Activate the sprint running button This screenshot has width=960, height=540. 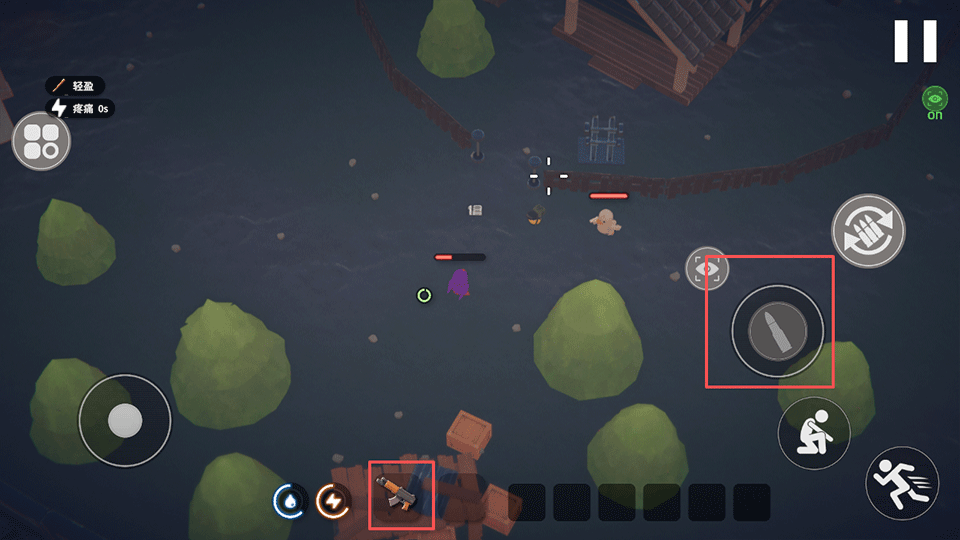tap(902, 482)
